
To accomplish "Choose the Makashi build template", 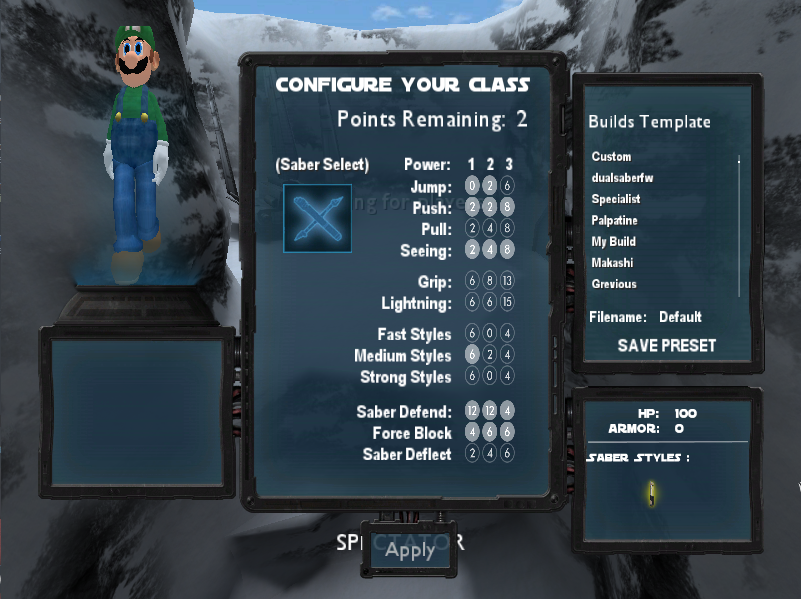I will tap(612, 262).
